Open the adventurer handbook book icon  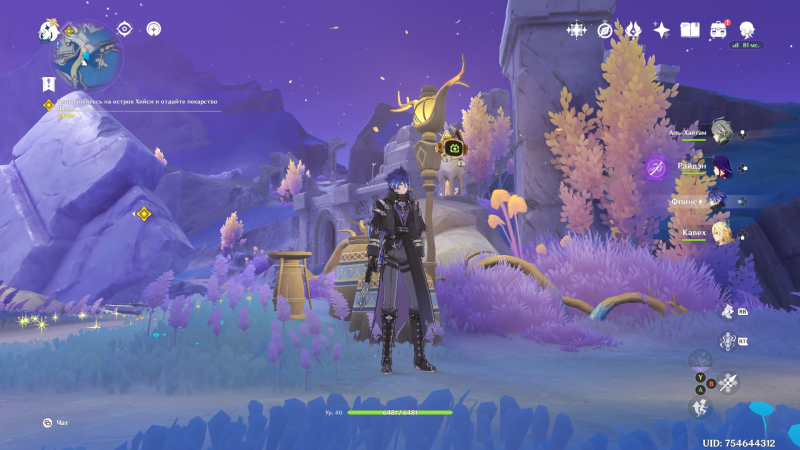click(689, 30)
